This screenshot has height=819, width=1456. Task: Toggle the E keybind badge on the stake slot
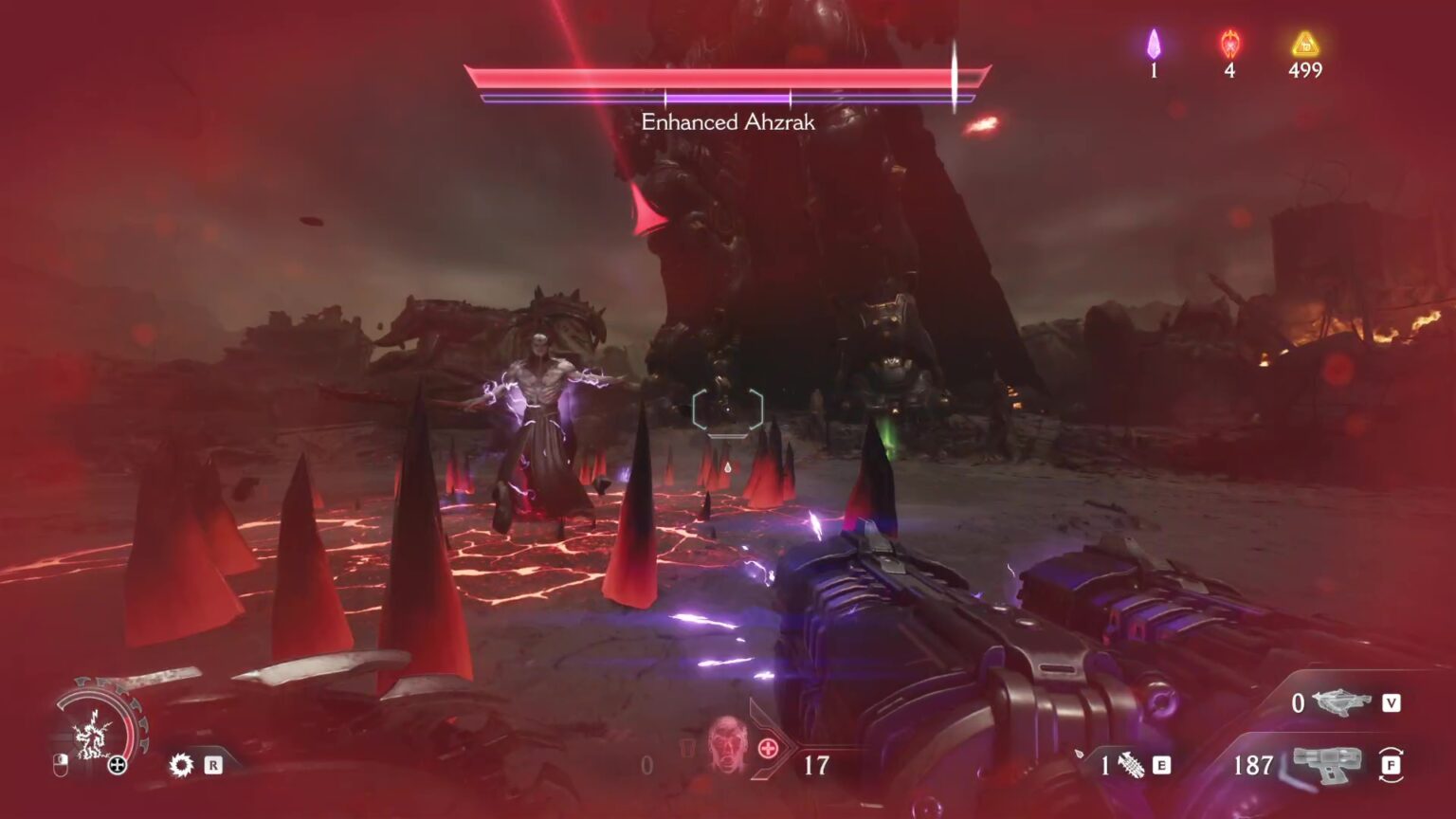coord(1162,765)
